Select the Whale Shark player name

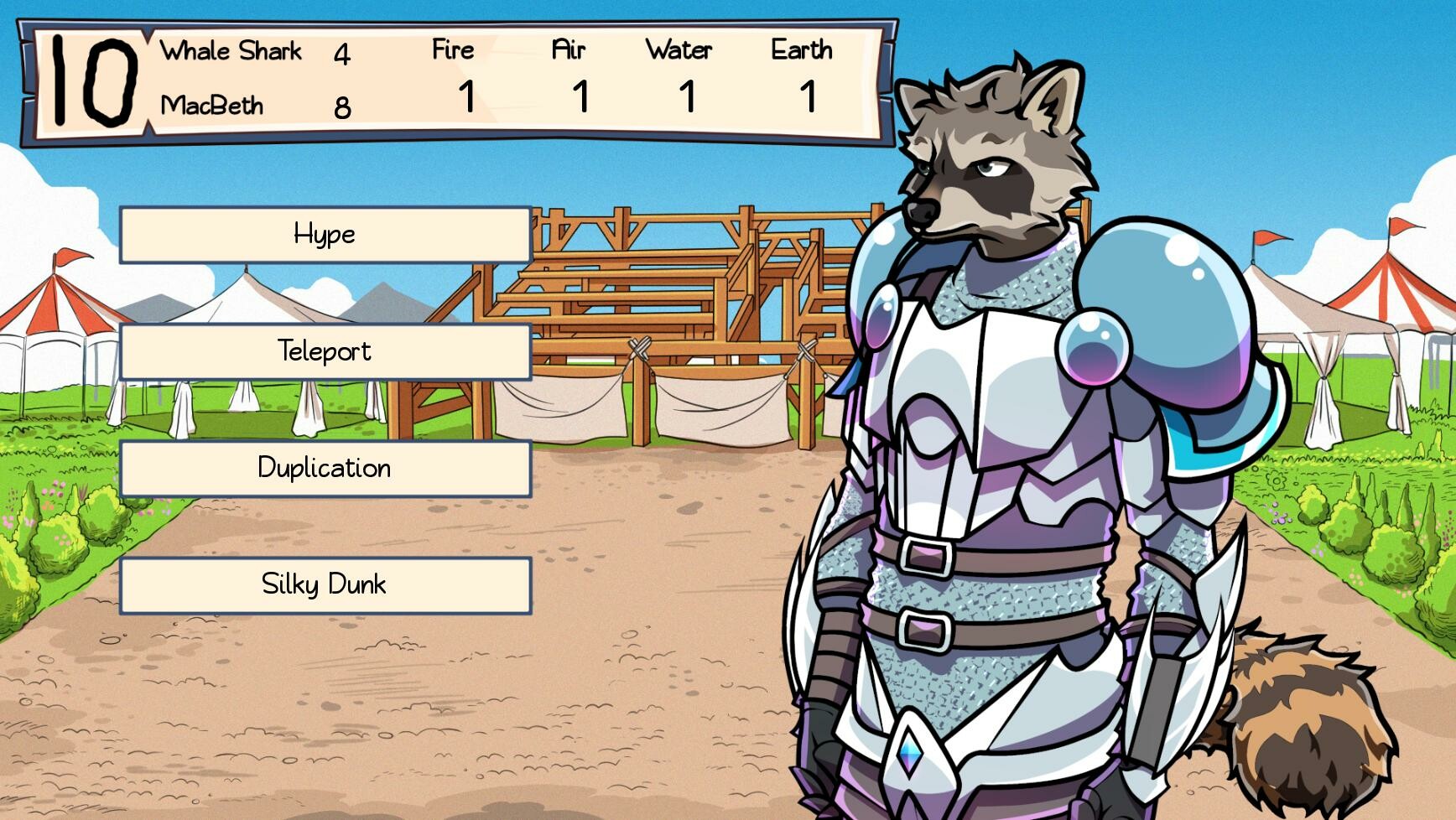coord(232,51)
